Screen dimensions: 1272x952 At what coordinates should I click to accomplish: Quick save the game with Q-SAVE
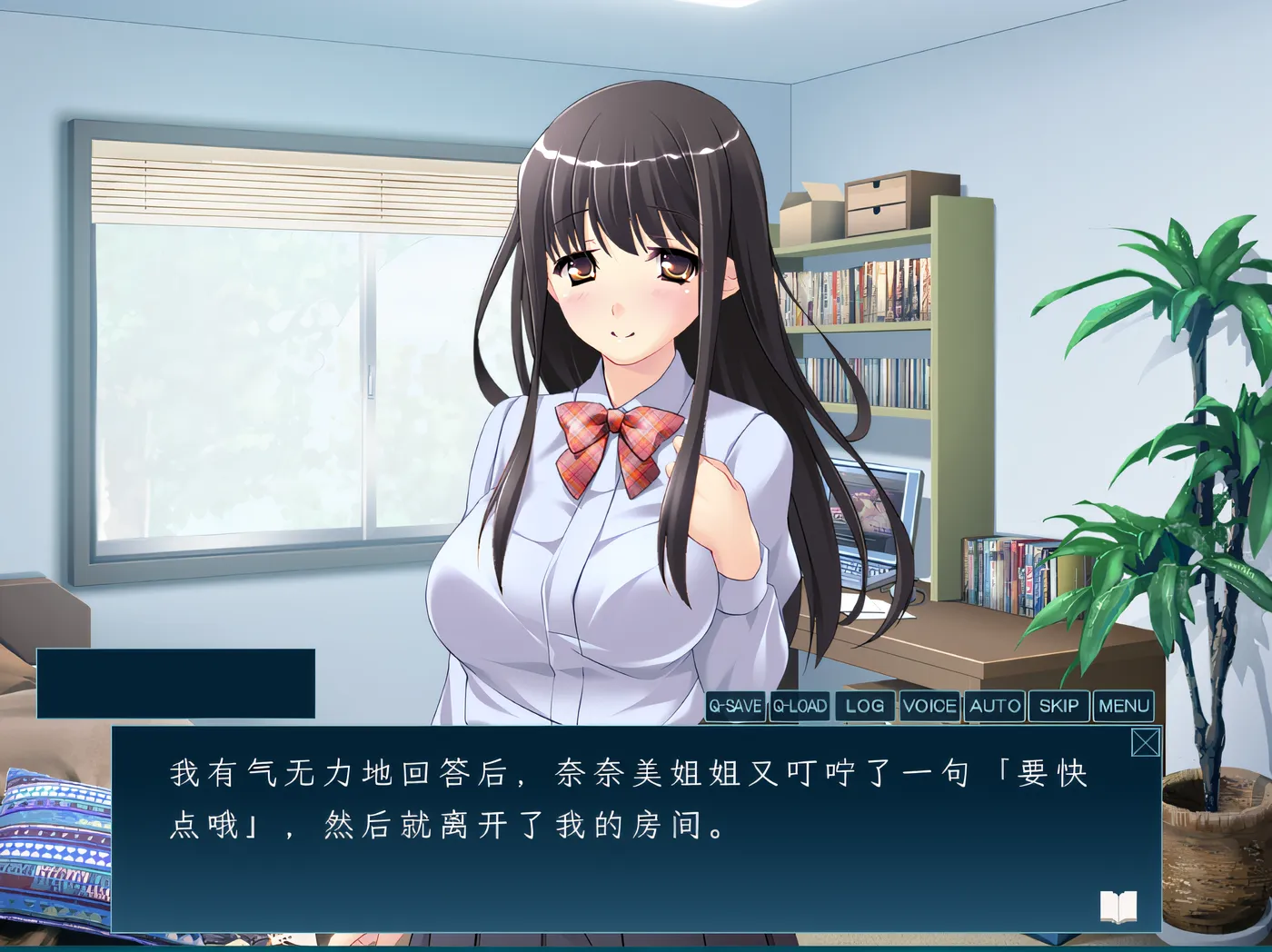[x=737, y=705]
